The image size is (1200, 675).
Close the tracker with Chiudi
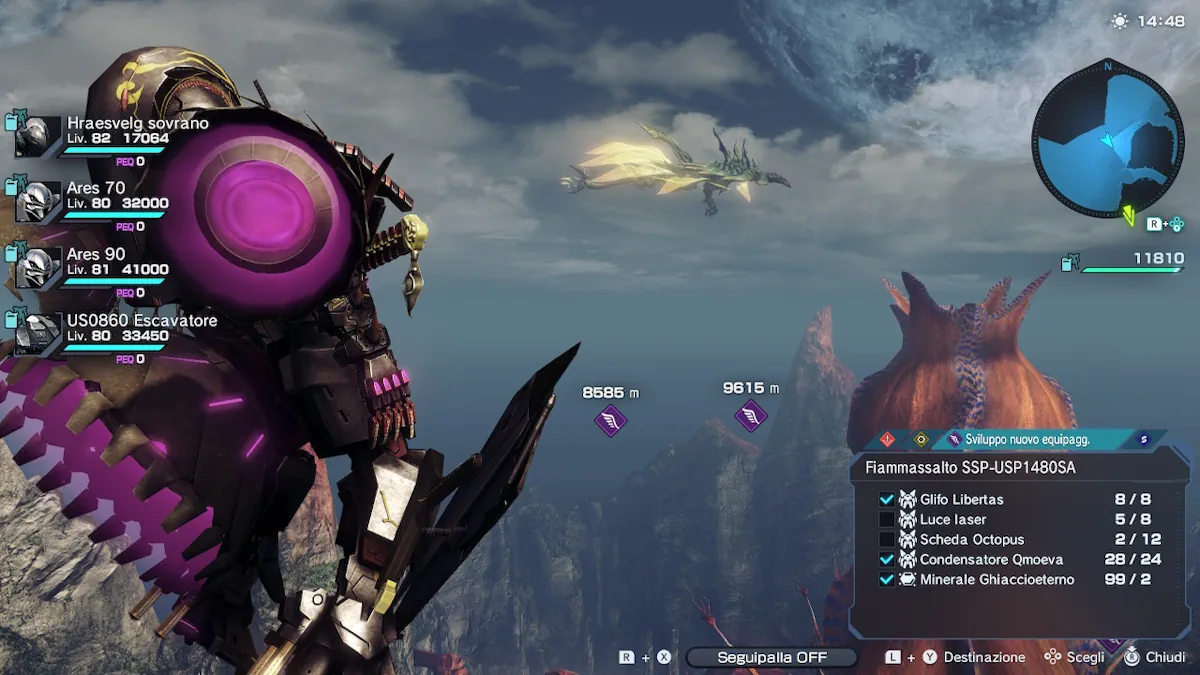click(x=1165, y=657)
